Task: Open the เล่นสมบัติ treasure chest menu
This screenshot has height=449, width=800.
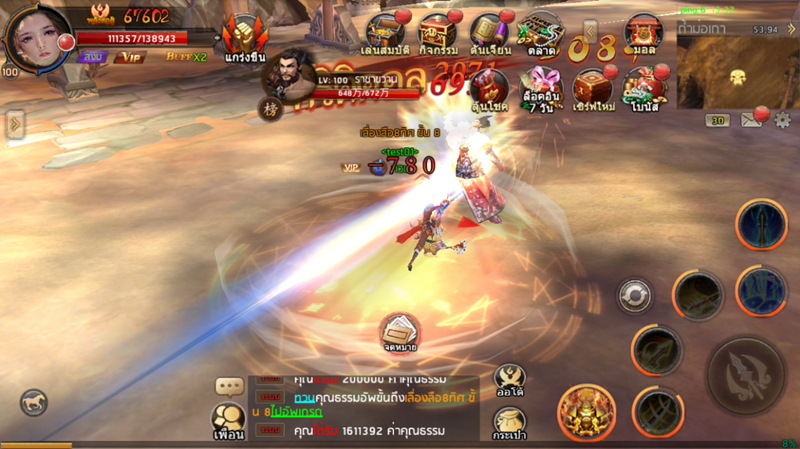Action: [385, 32]
